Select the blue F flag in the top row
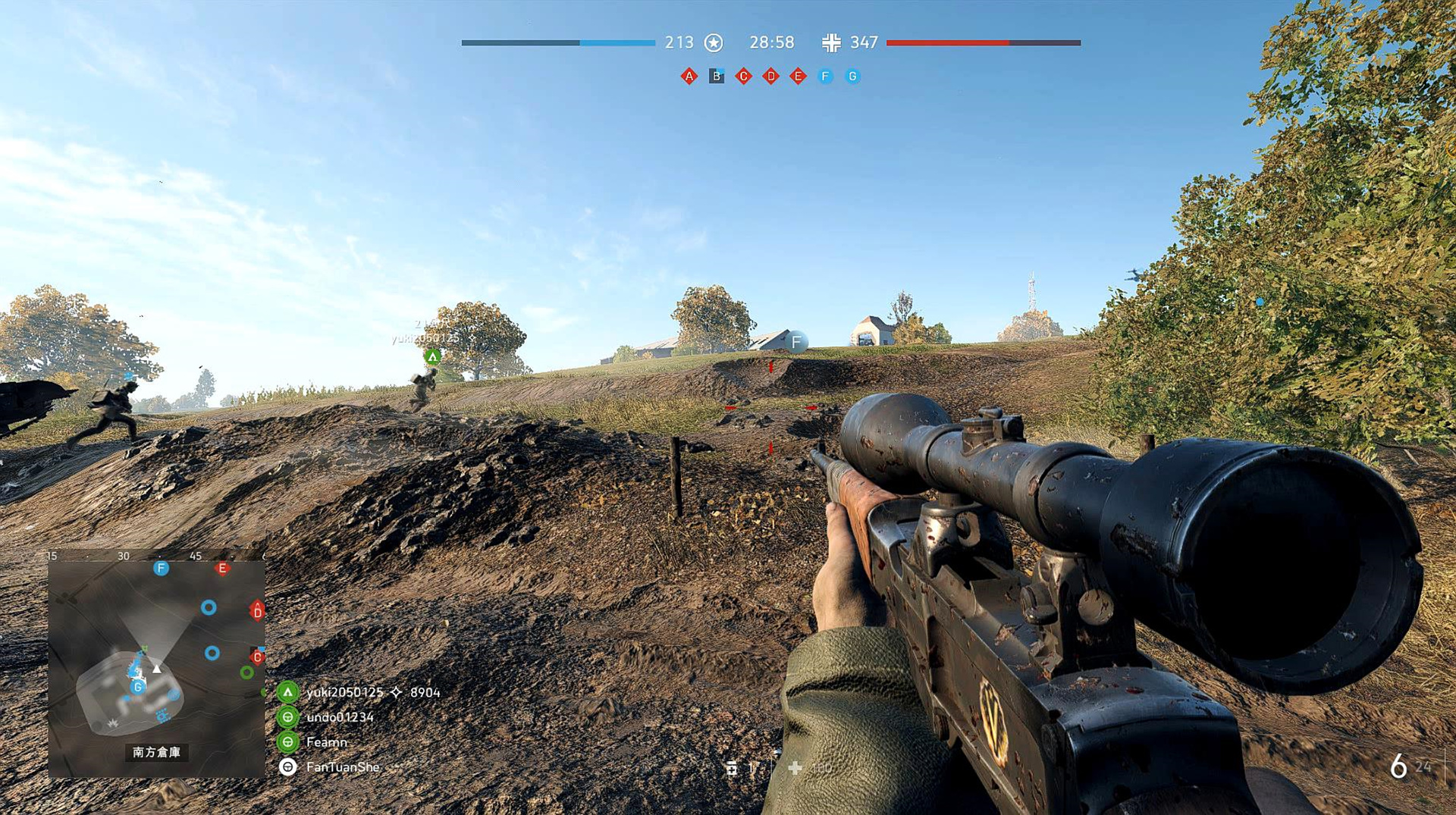The width and height of the screenshot is (1456, 815). tap(825, 76)
